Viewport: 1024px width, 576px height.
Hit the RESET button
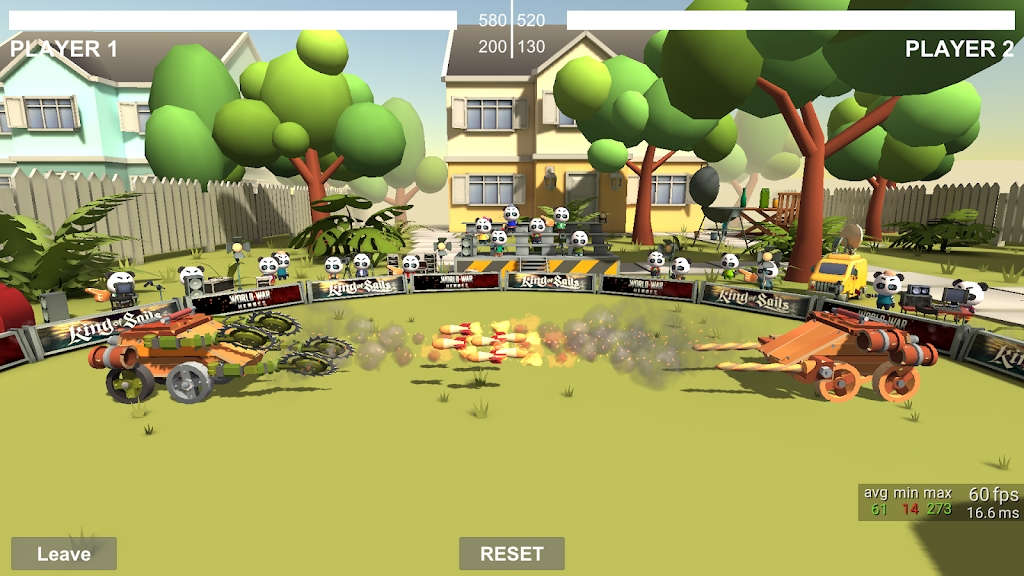click(x=511, y=553)
